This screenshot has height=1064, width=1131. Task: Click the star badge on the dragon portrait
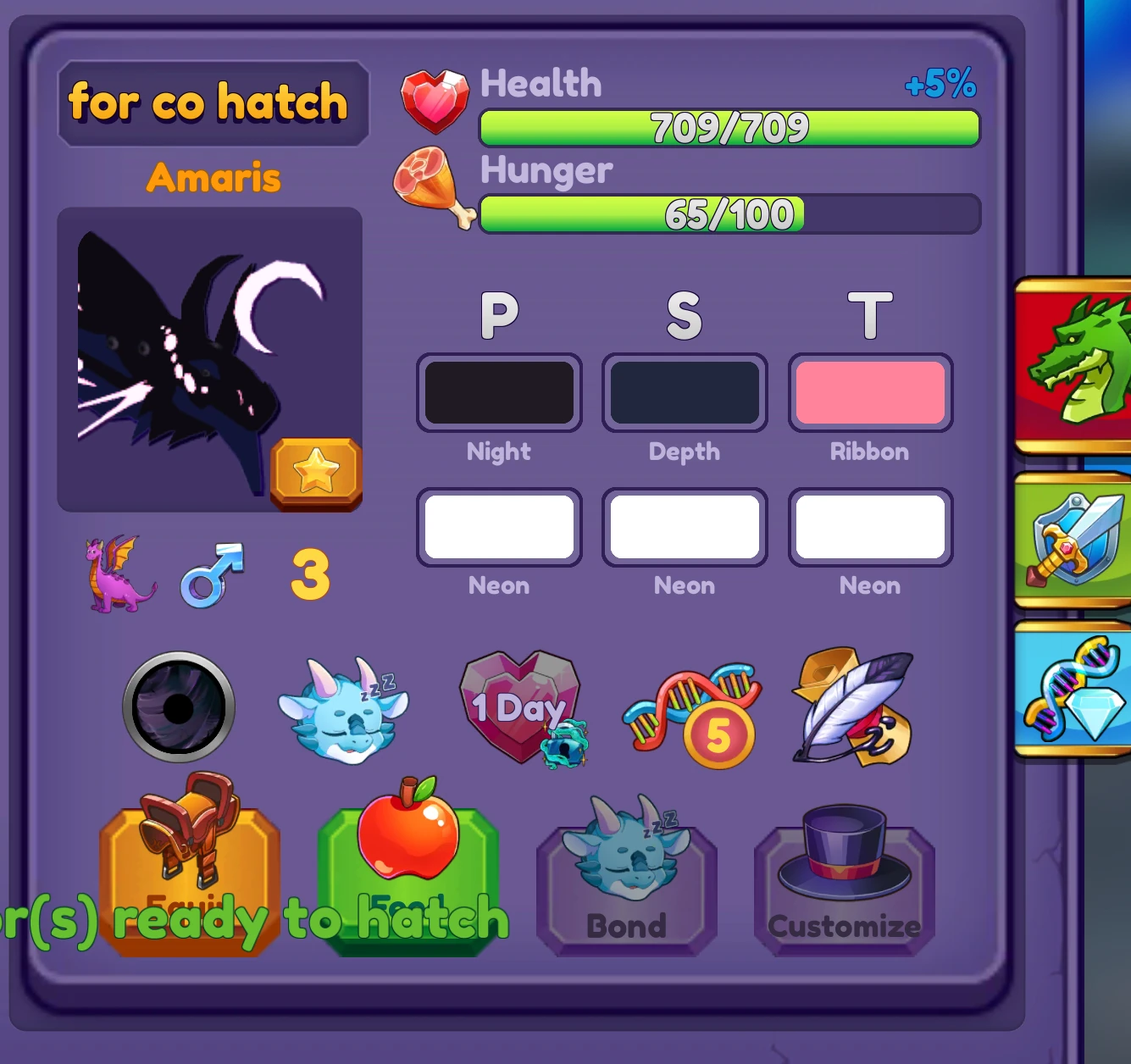pos(316,473)
